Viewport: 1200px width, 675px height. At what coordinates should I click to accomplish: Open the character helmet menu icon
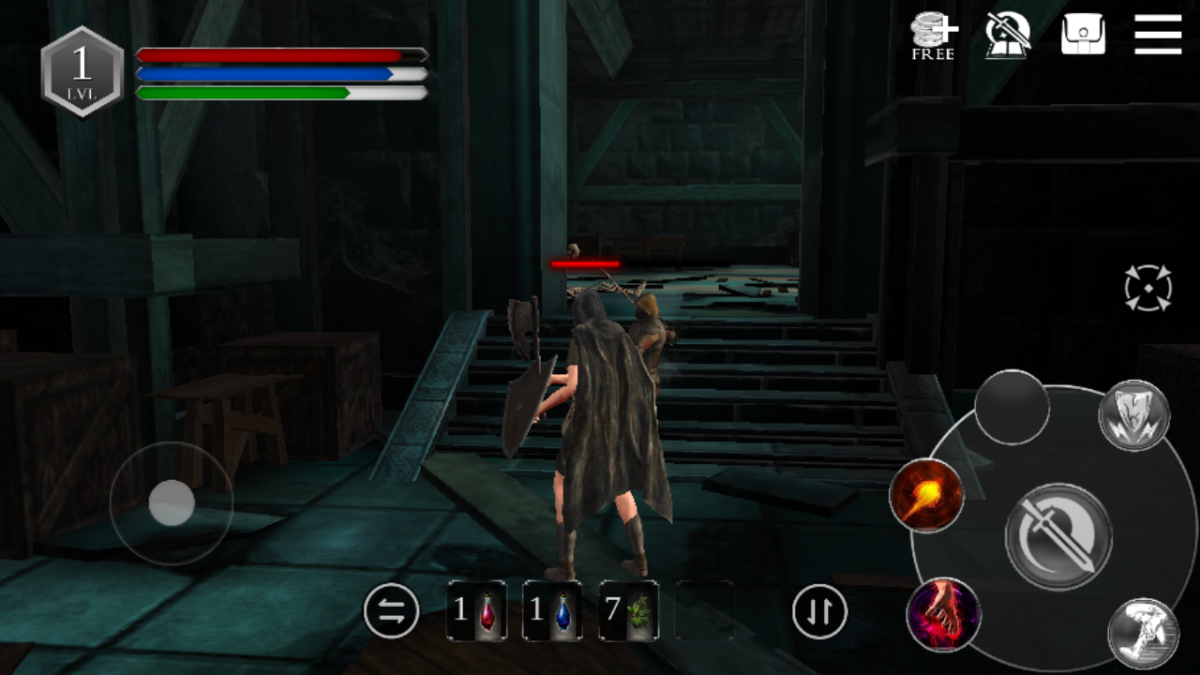point(1008,36)
